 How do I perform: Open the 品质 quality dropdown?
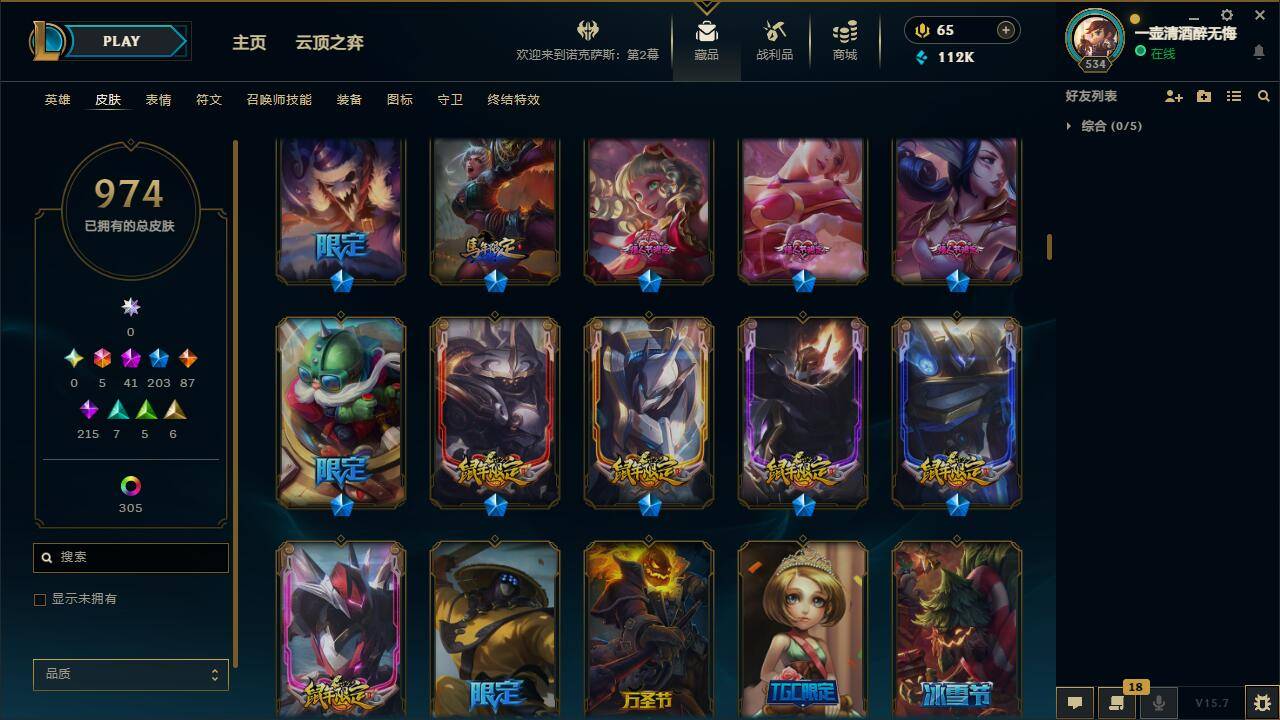[x=130, y=674]
